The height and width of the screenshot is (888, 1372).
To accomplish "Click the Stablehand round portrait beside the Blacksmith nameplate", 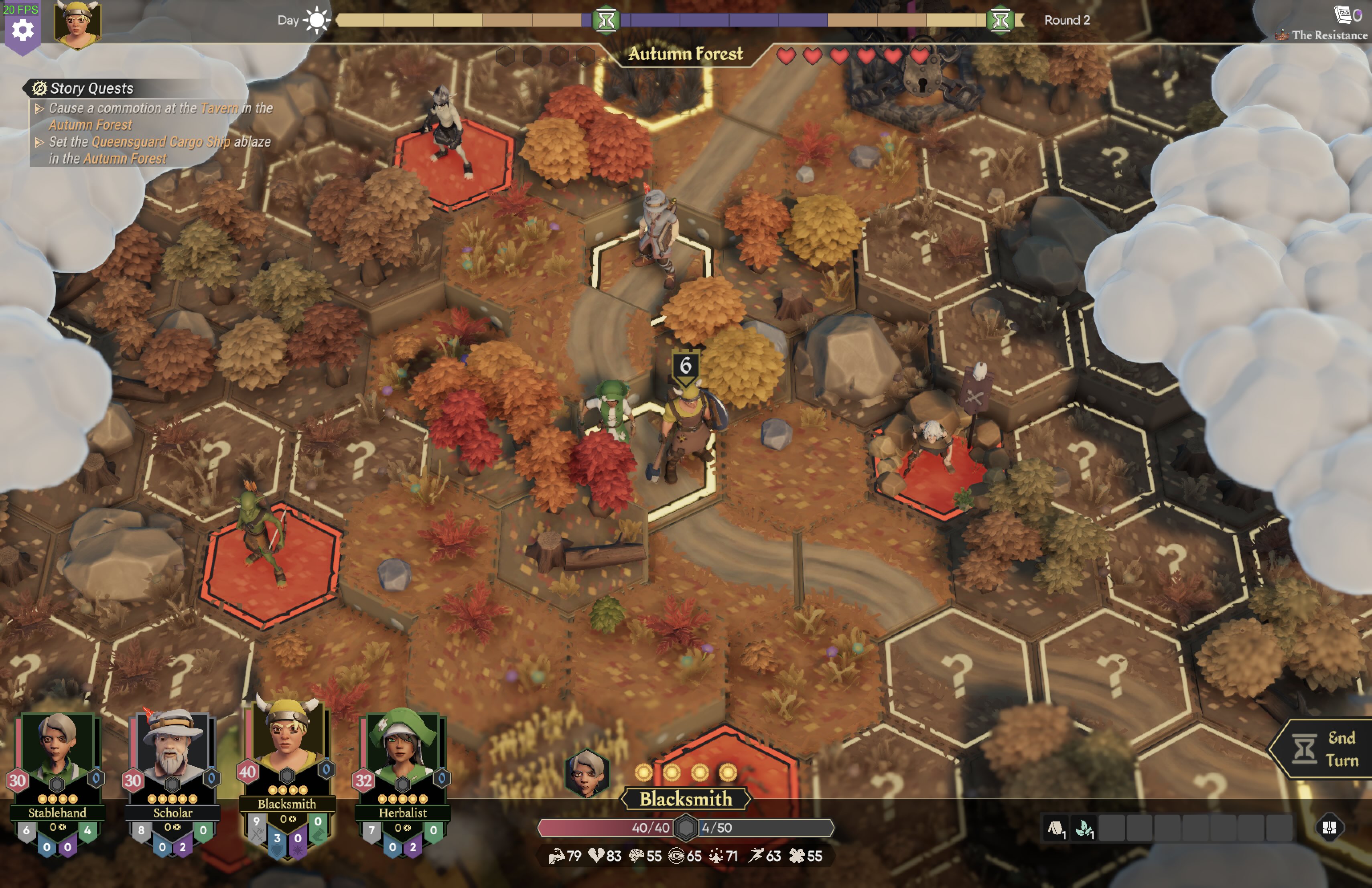I will click(587, 773).
